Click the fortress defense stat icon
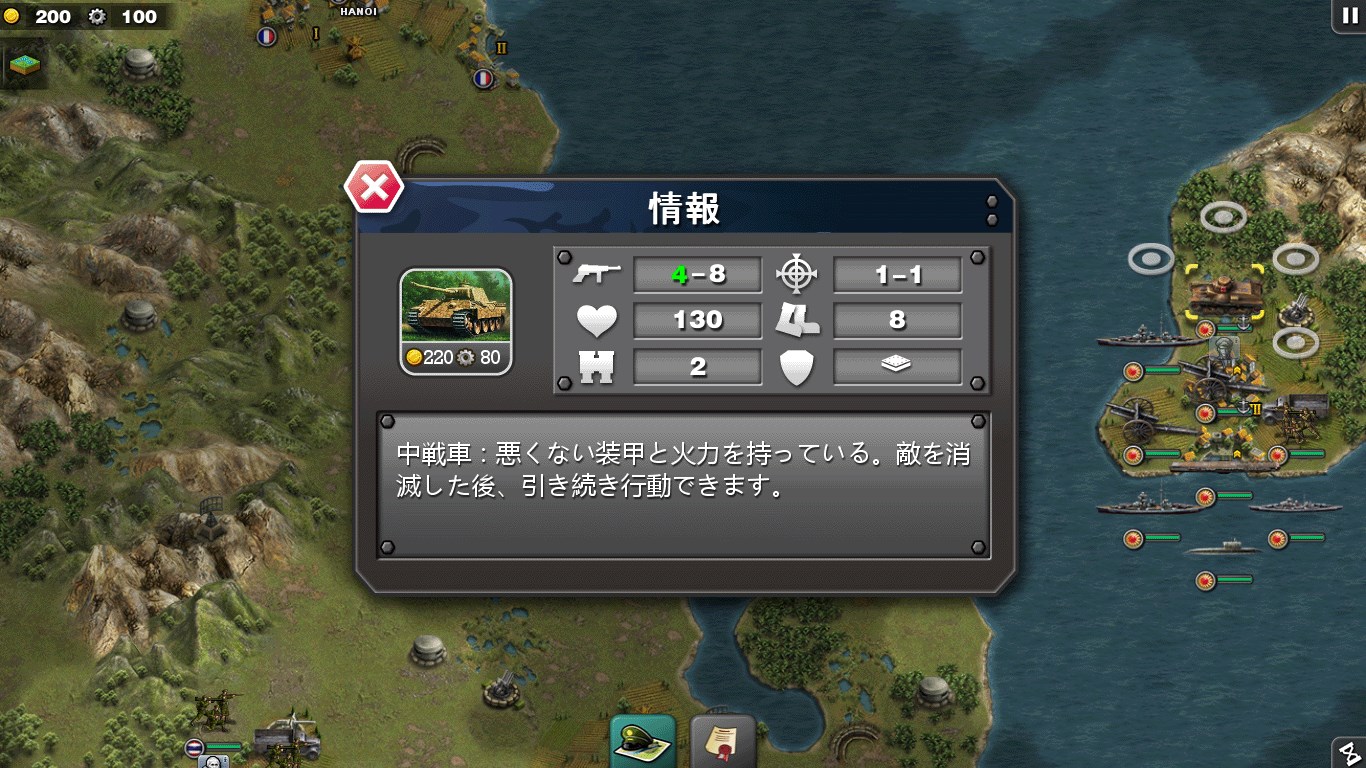Screen dimensions: 1366x768 pyautogui.click(x=597, y=367)
